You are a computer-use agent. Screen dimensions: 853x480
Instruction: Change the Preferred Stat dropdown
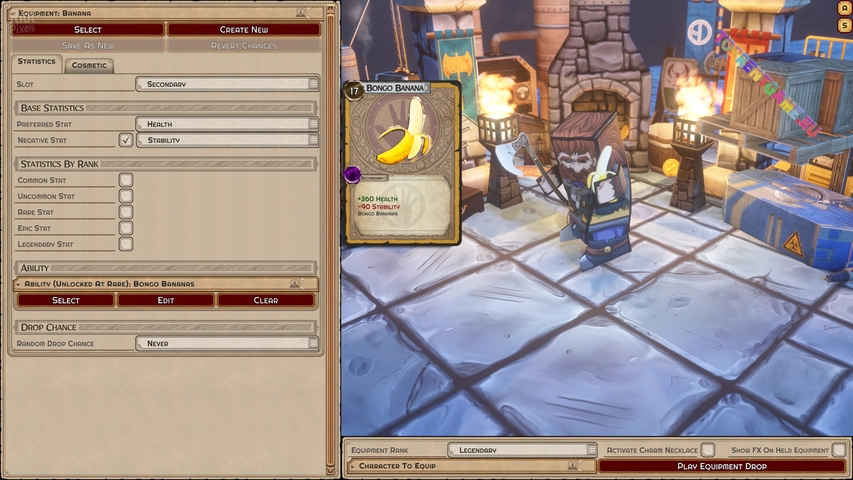[227, 124]
